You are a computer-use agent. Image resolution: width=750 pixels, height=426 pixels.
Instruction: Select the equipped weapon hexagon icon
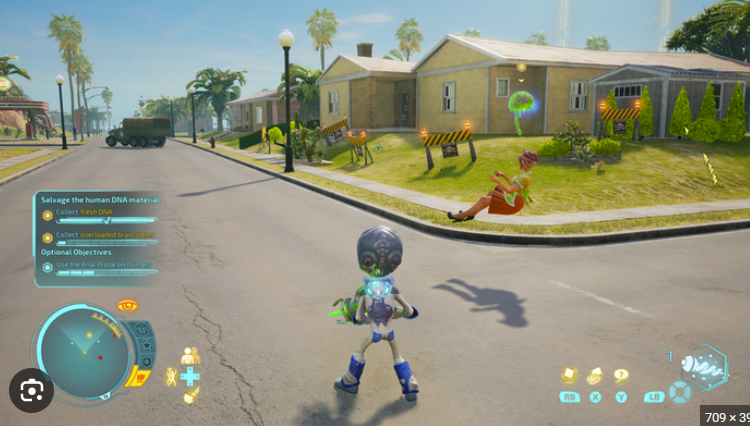coord(707,367)
